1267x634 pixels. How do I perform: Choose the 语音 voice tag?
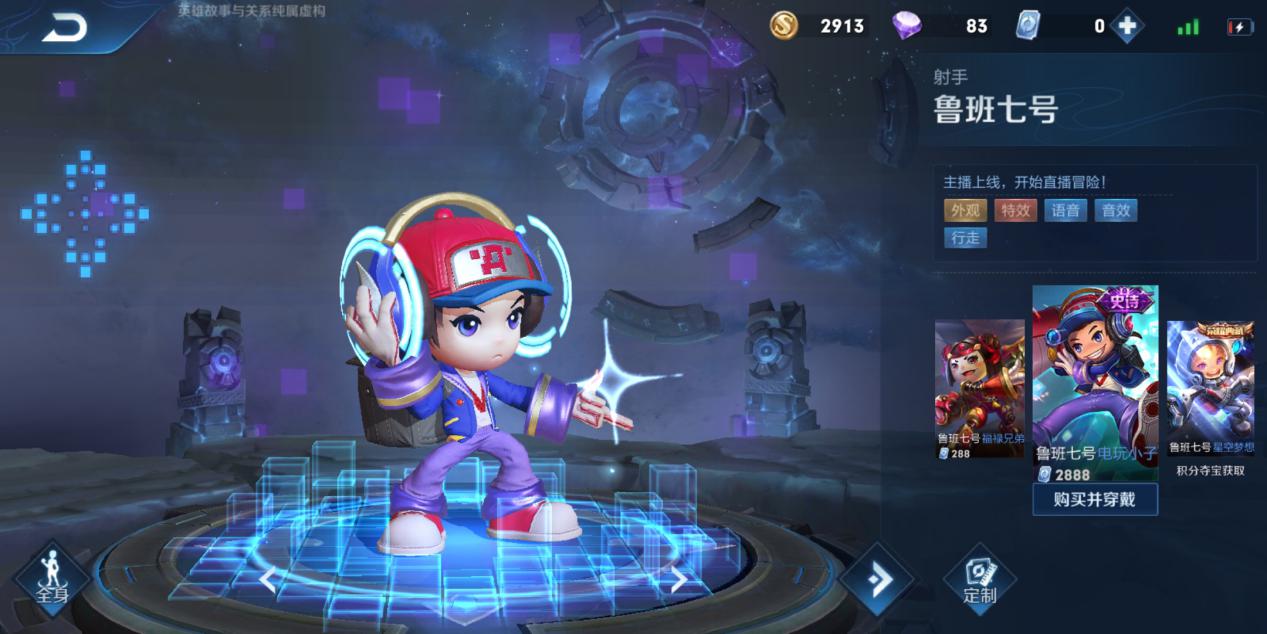tap(1066, 210)
